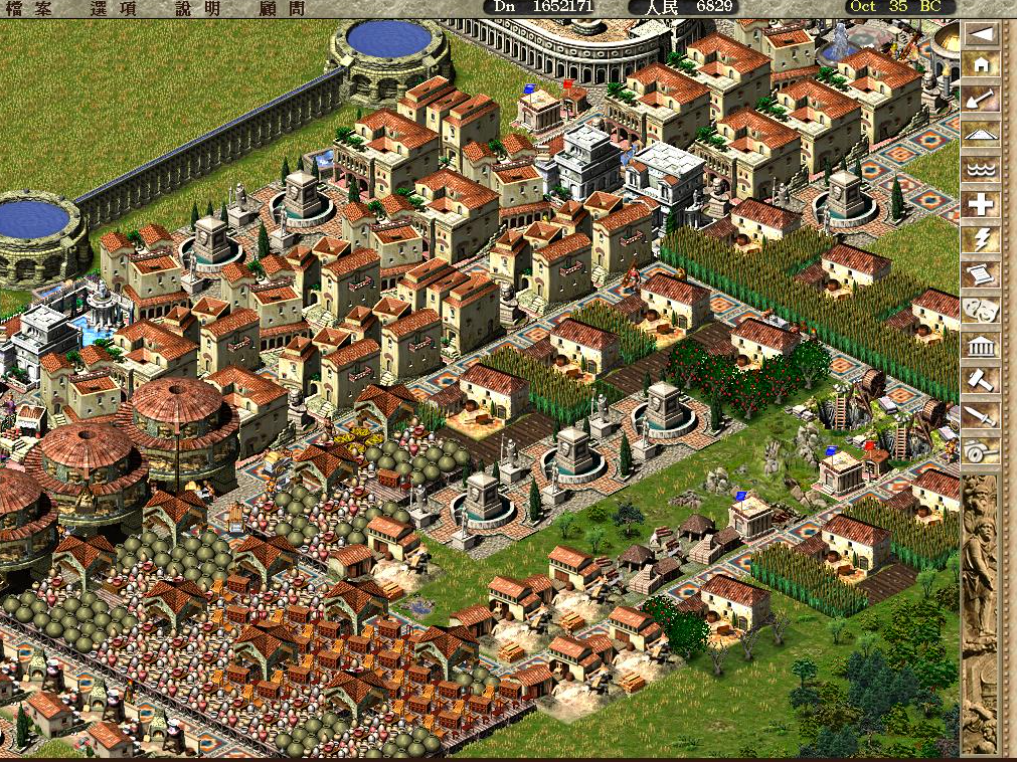The width and height of the screenshot is (1017, 762).
Task: Open the hammer engineering build menu
Action: (981, 381)
